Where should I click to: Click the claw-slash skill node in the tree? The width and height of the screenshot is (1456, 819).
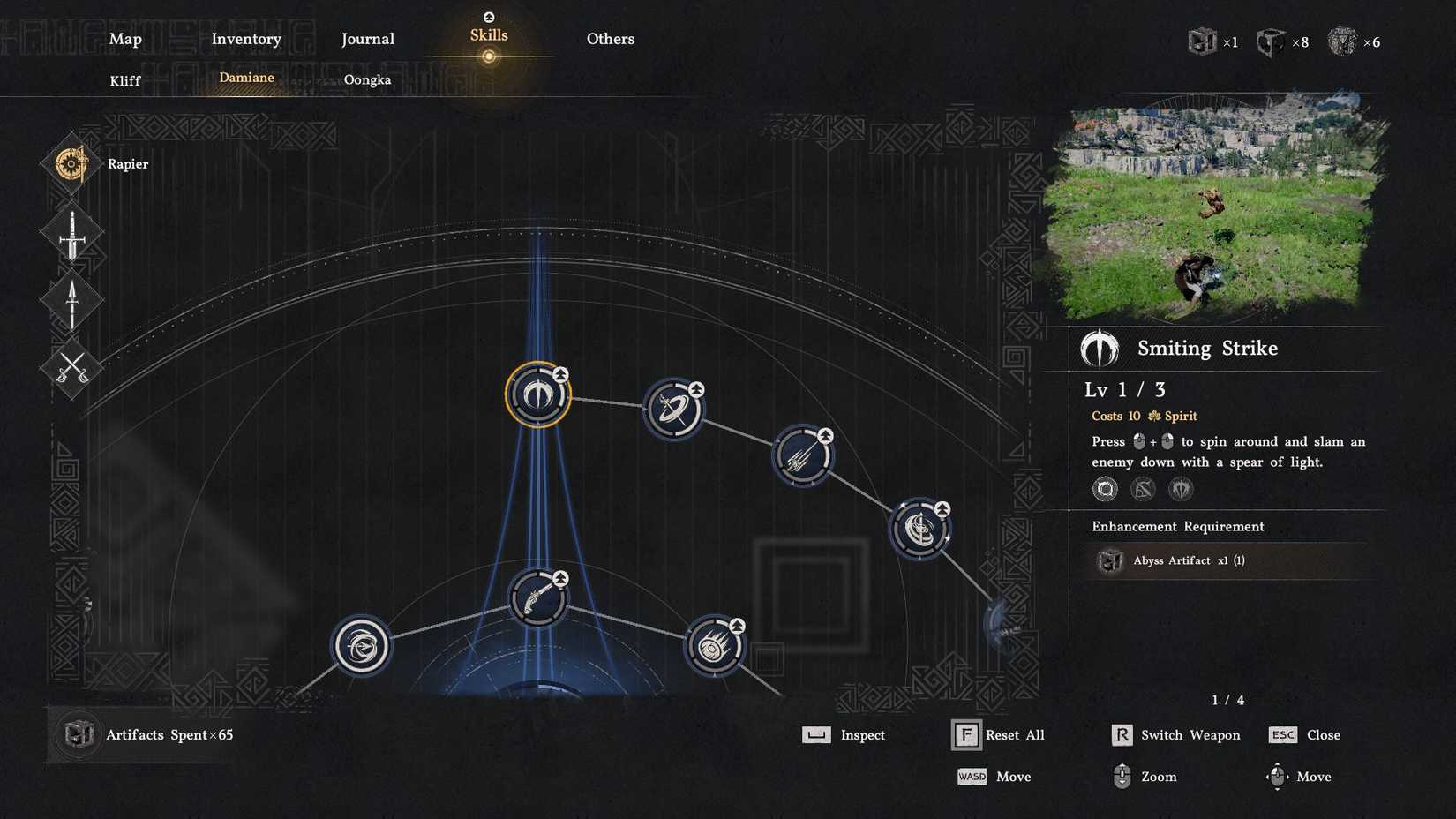click(802, 457)
